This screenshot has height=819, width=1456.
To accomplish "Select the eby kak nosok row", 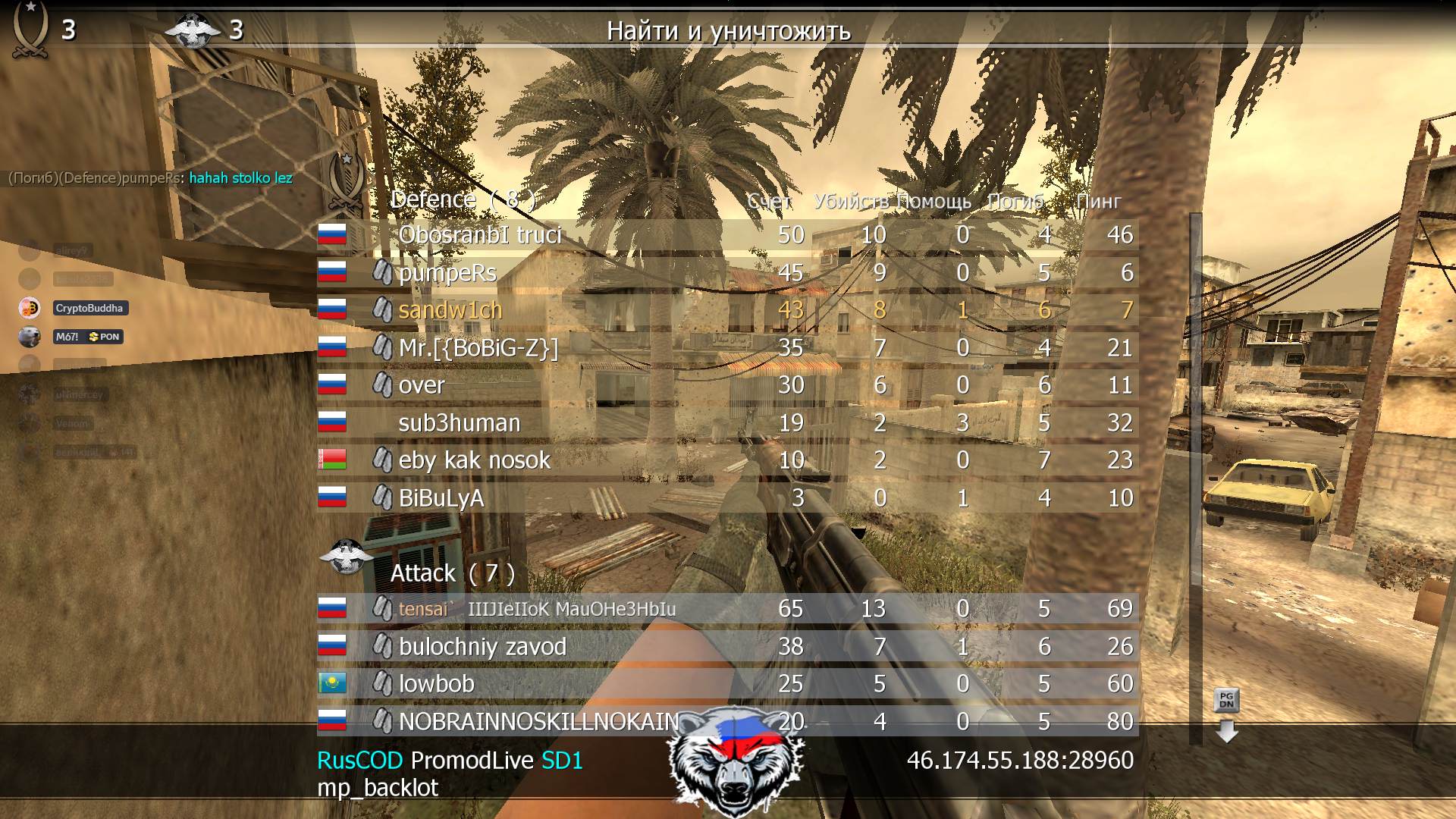I will click(x=474, y=460).
